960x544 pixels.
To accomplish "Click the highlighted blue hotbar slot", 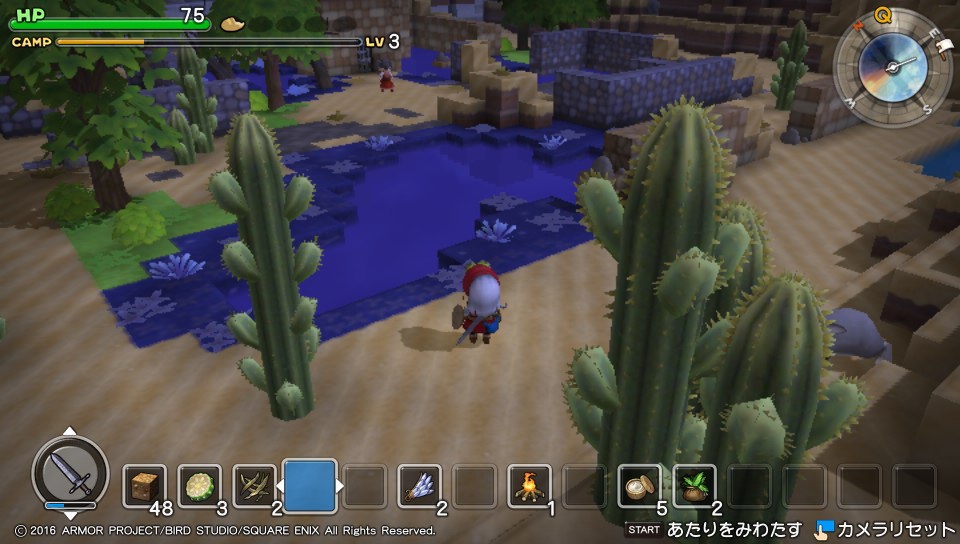I will tap(310, 486).
